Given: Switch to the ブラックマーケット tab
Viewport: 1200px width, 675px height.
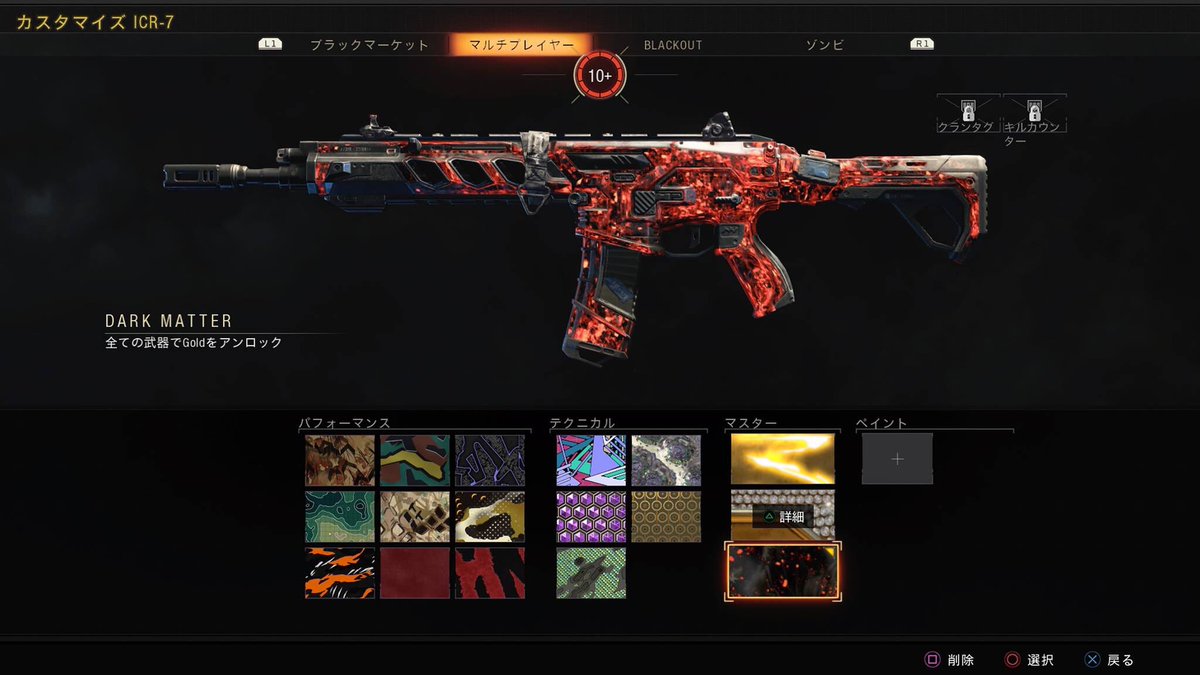Looking at the screenshot, I should [369, 45].
